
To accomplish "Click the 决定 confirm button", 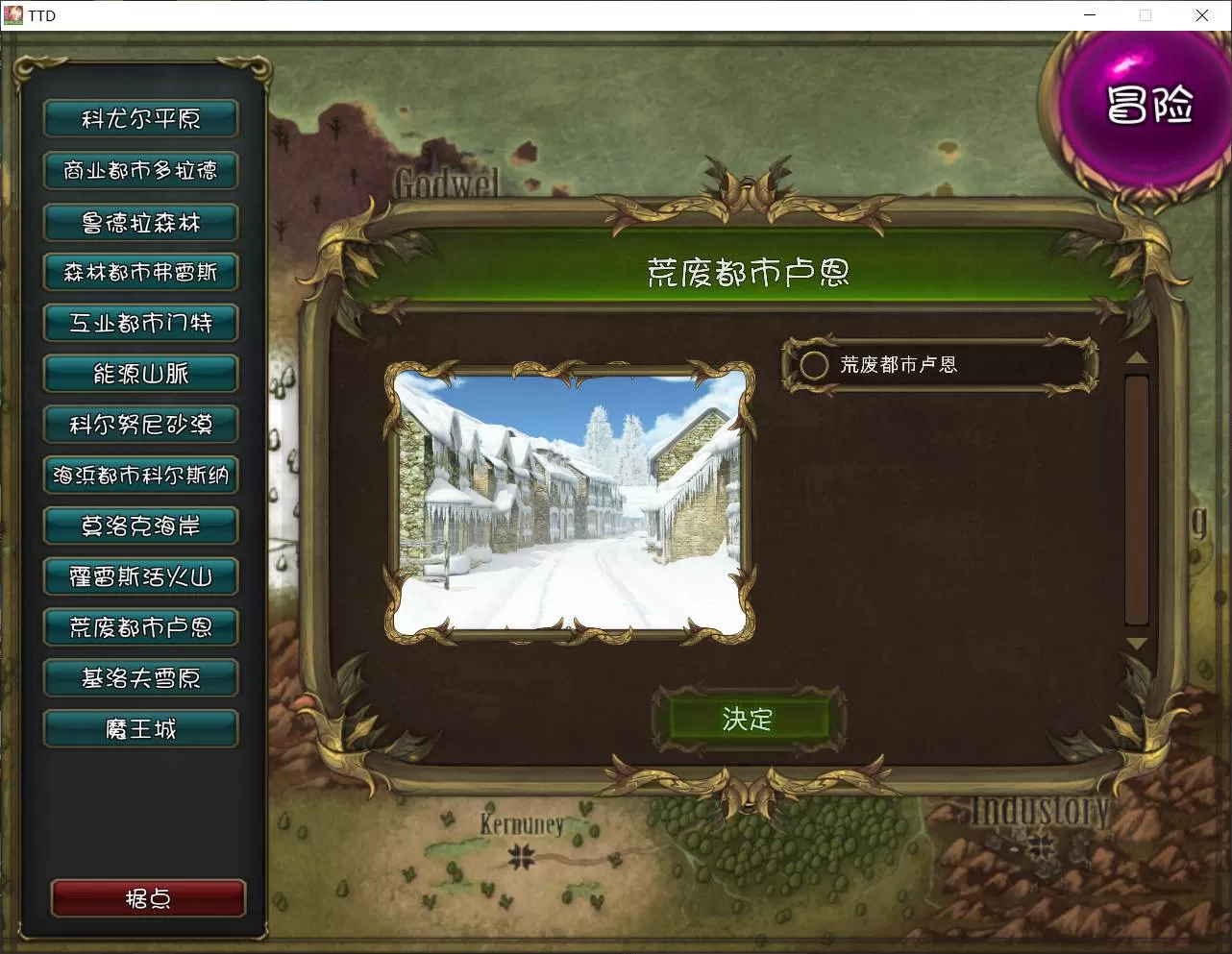I will click(749, 720).
